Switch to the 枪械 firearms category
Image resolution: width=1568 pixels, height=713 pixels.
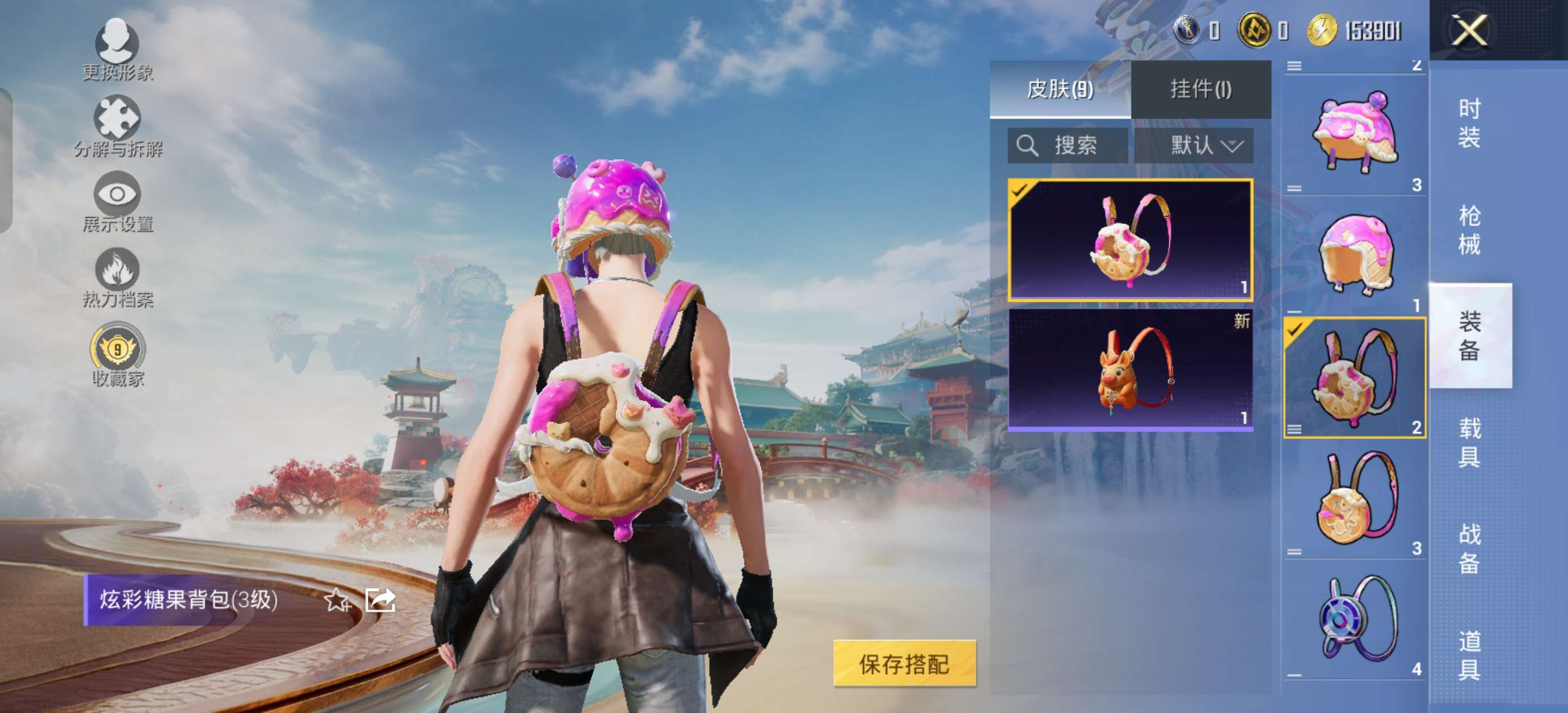pyautogui.click(x=1469, y=230)
